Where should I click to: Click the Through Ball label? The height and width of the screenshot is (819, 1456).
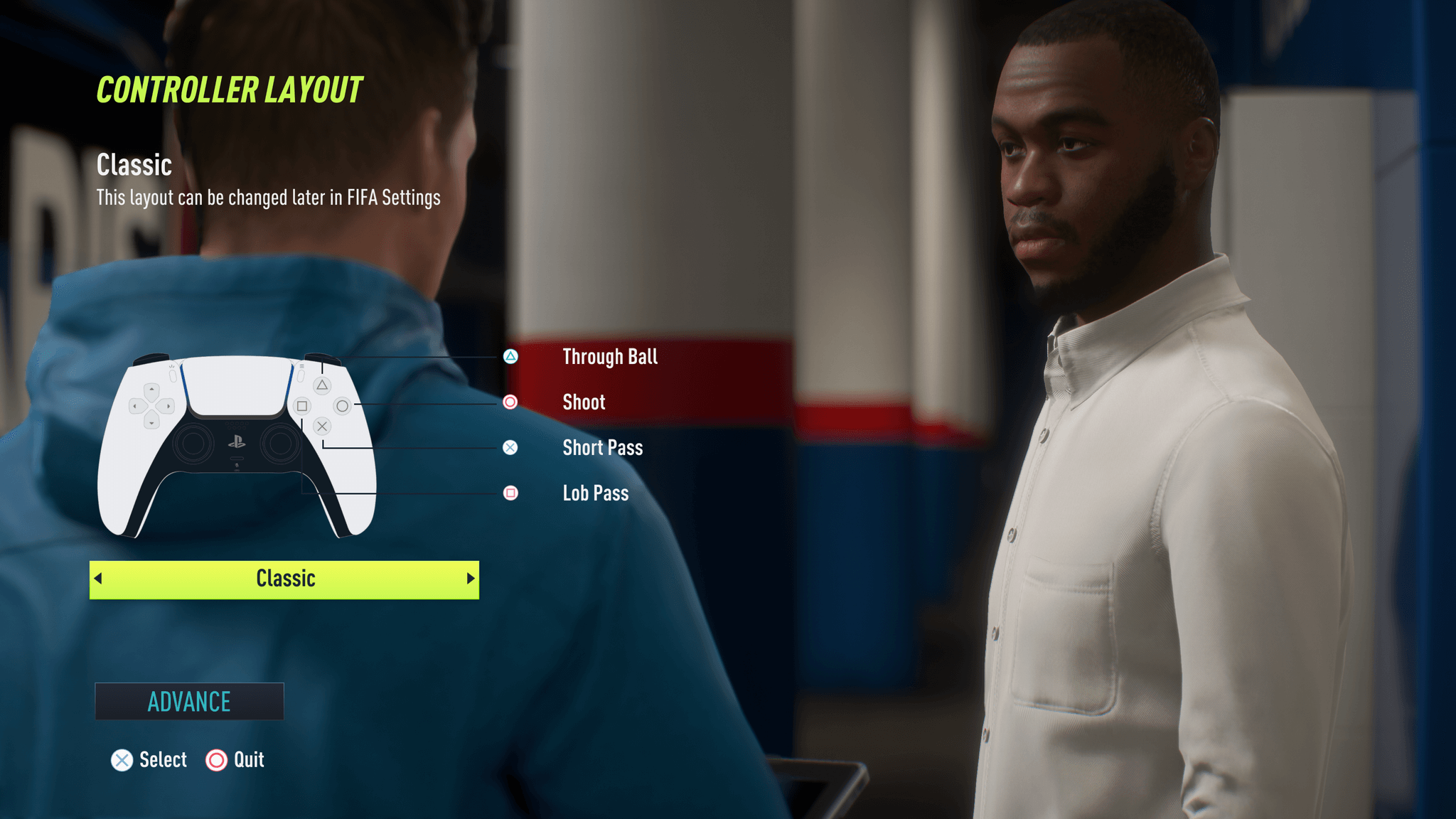click(609, 357)
